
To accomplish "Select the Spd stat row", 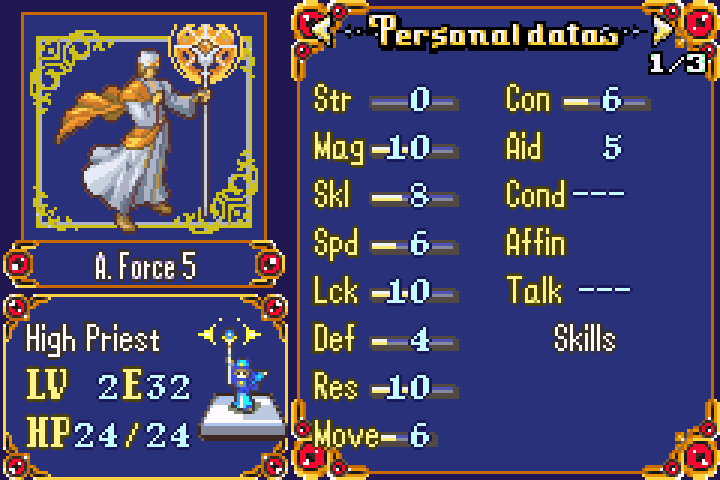I will point(385,244).
